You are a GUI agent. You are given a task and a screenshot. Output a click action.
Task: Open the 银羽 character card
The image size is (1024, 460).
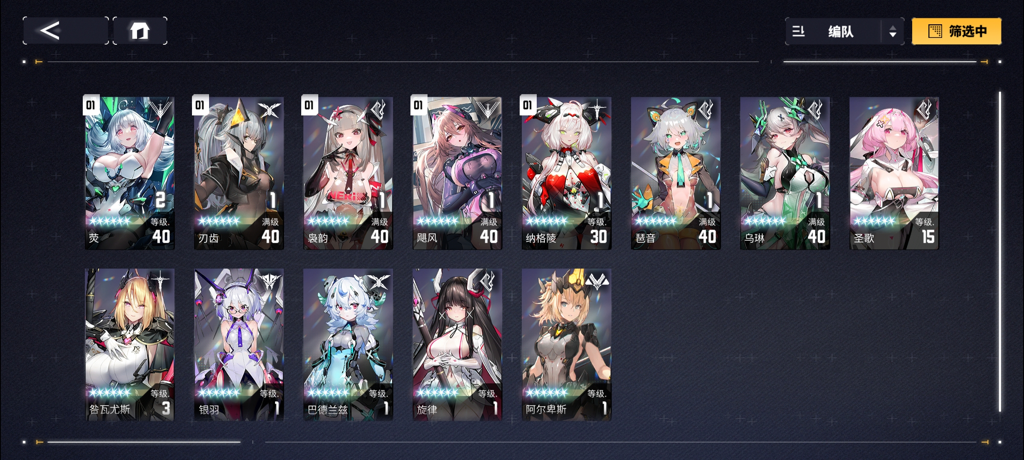[x=238, y=344]
